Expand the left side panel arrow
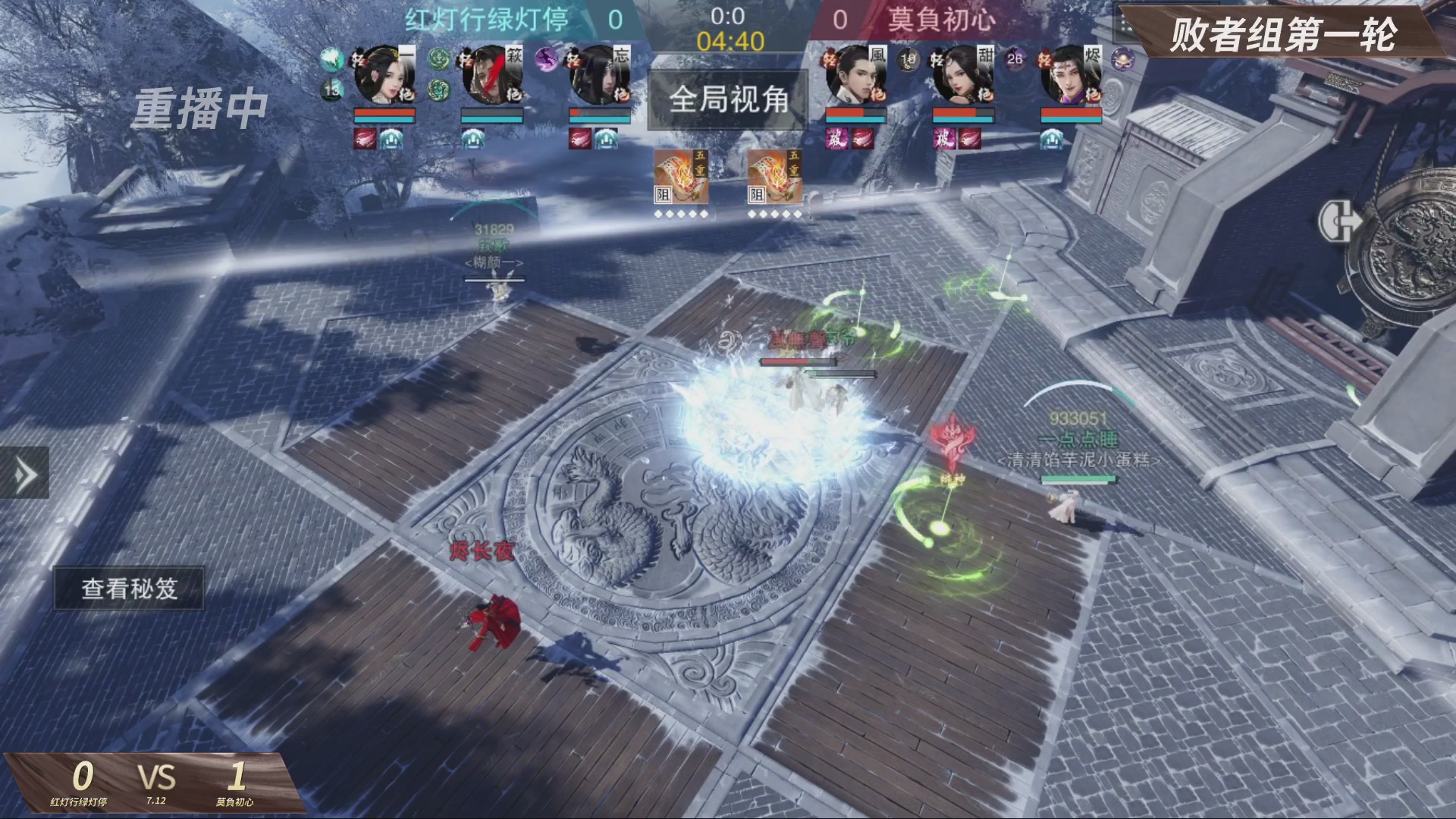The height and width of the screenshot is (819, 1456). [24, 474]
